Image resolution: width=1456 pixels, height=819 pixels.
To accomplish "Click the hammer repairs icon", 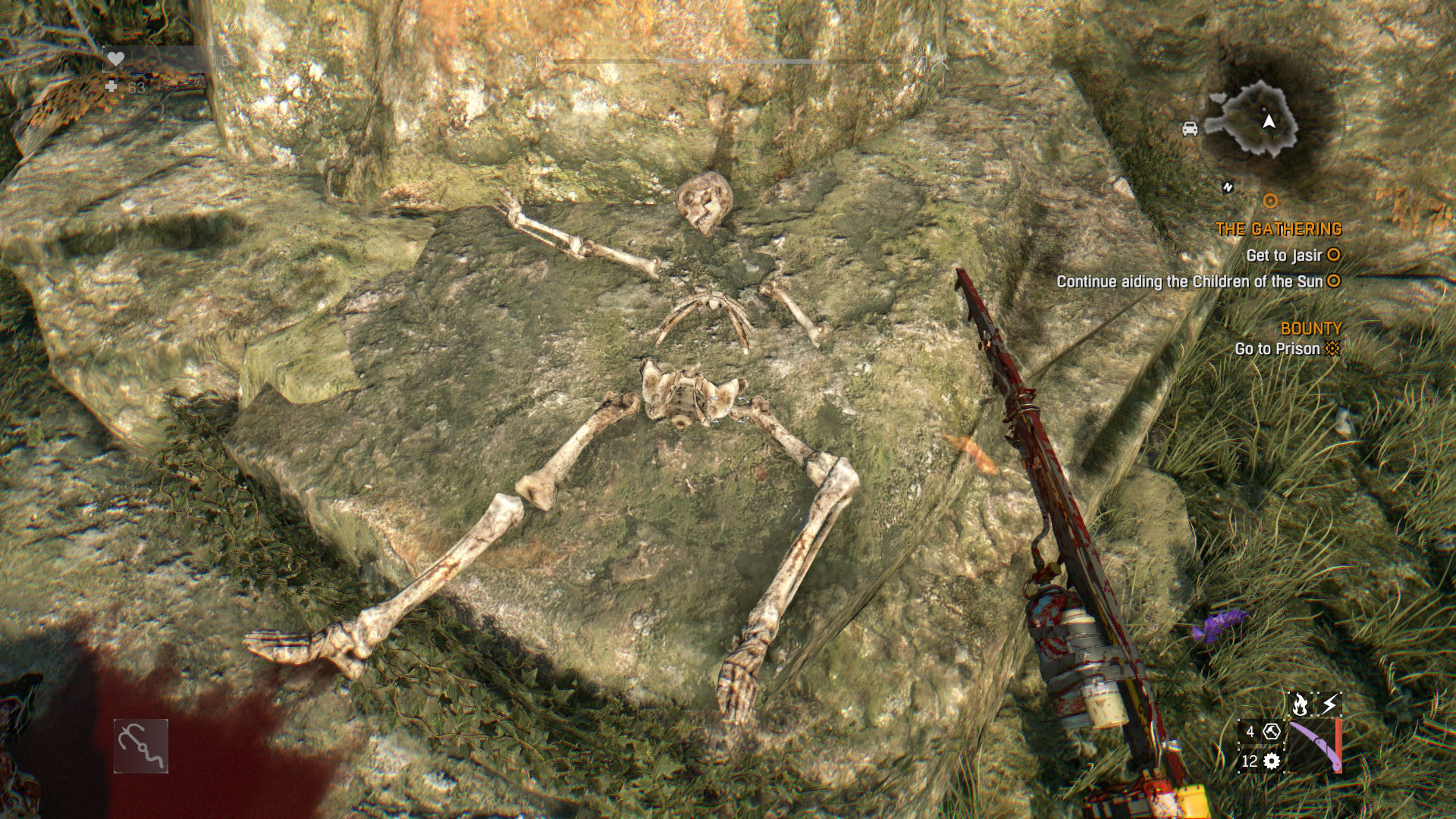I will point(1272,732).
